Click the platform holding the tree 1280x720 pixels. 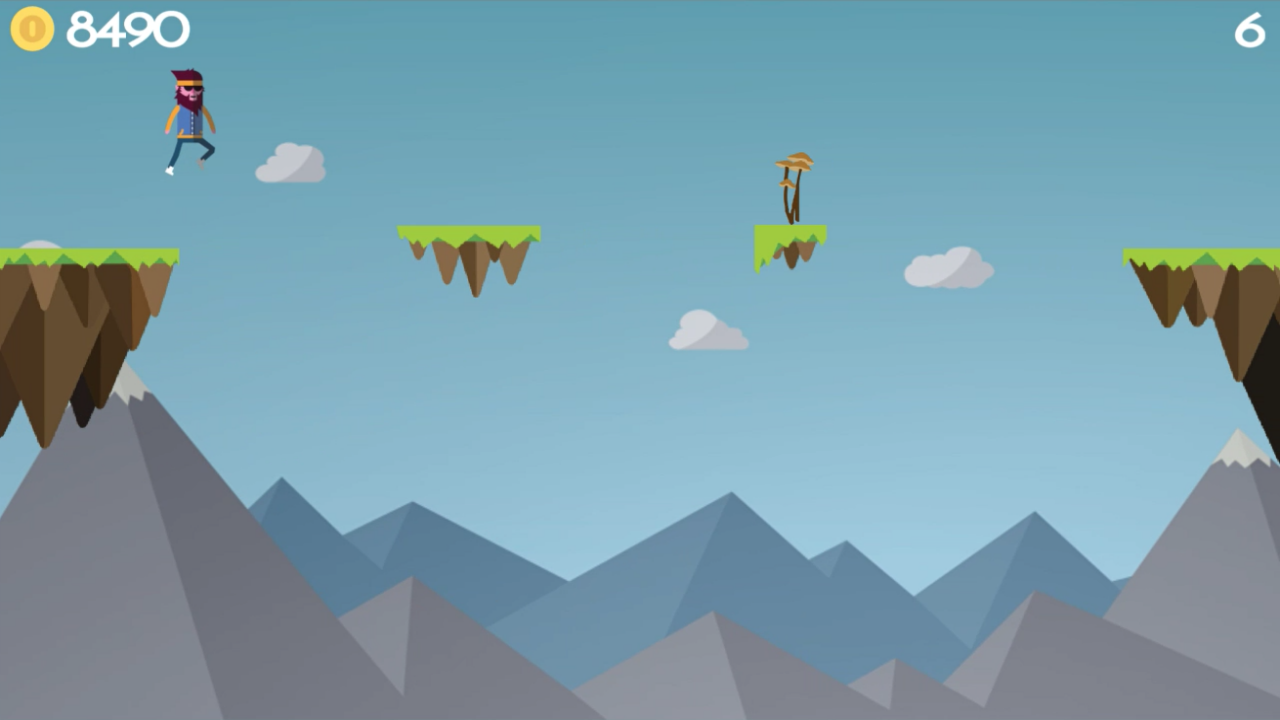coord(790,245)
